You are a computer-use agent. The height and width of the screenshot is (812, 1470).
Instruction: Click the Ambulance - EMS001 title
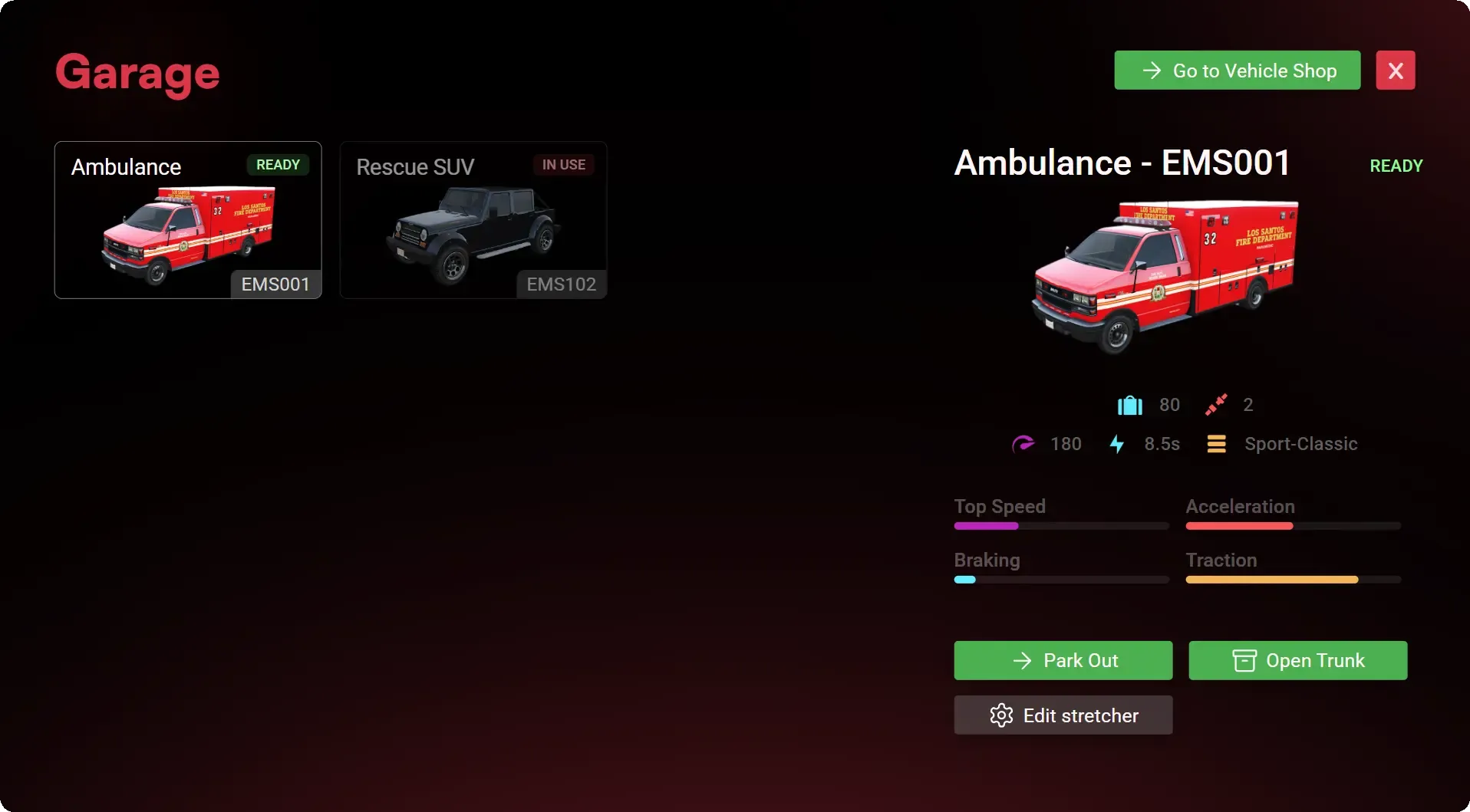pyautogui.click(x=1122, y=163)
